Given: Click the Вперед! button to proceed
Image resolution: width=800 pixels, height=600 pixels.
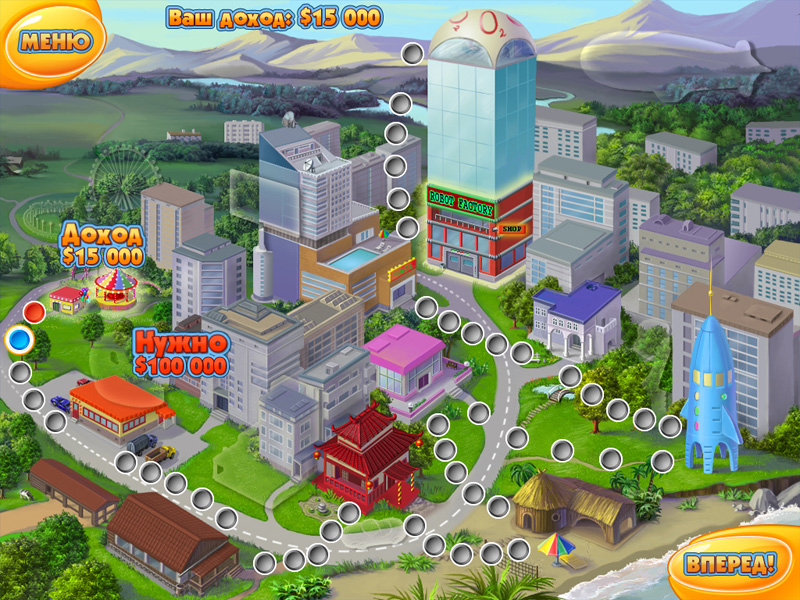Looking at the screenshot, I should pos(730,563).
